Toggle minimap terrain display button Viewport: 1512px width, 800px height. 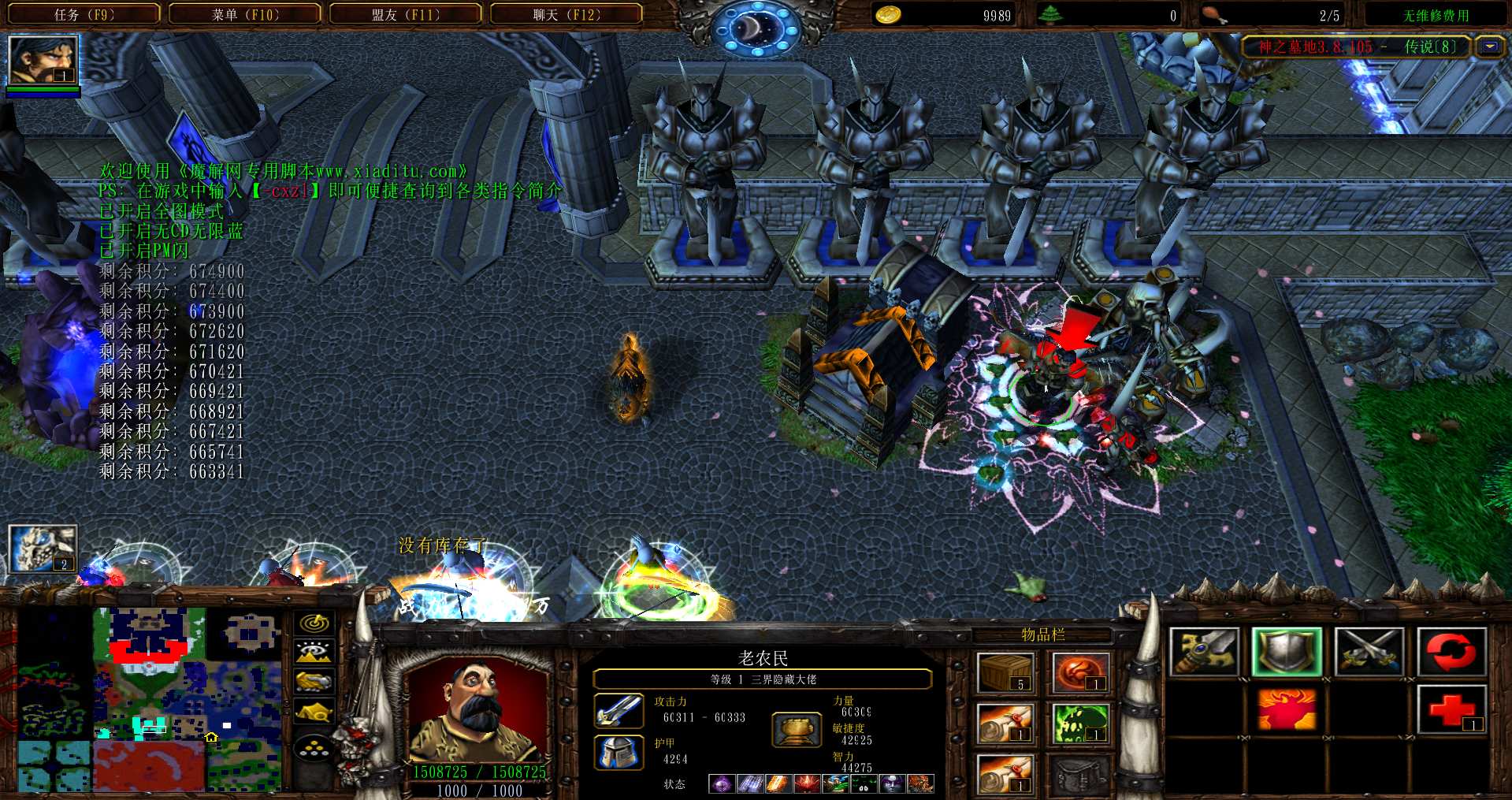(x=314, y=652)
